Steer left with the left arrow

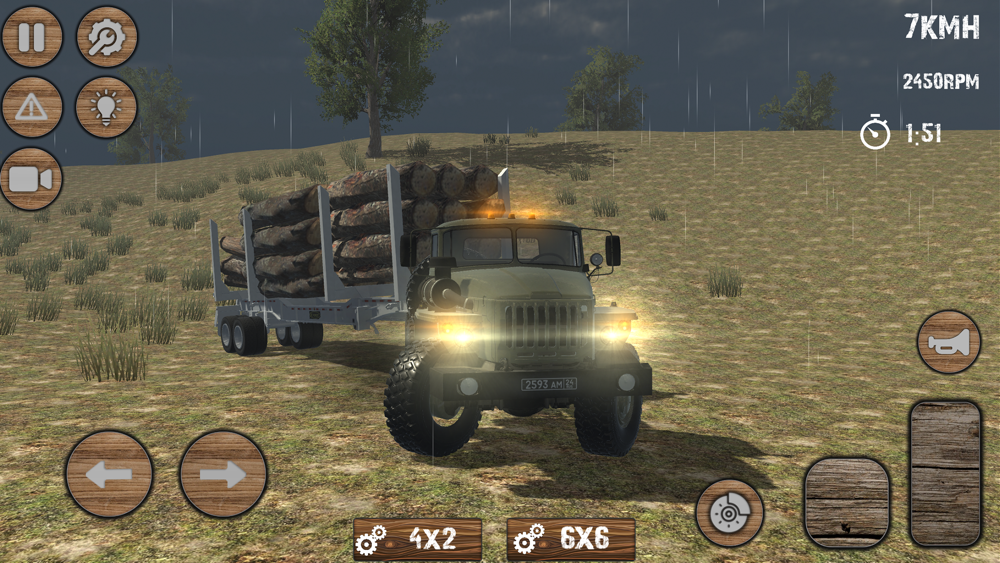click(109, 474)
